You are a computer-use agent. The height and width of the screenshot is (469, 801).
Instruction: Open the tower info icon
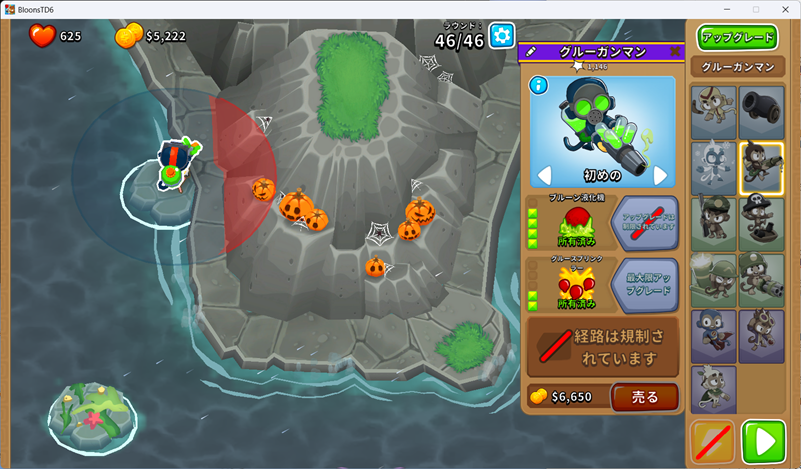539,84
